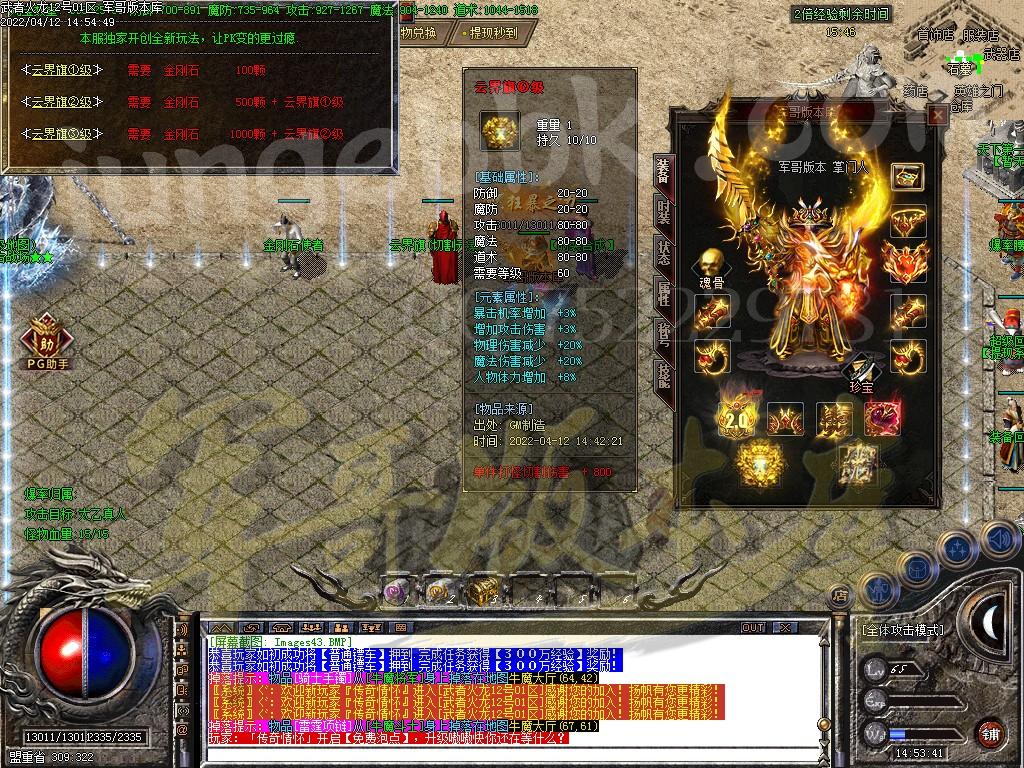The width and height of the screenshot is (1024, 768).
Task: Open the PG助手 helper icon
Action: 45,339
